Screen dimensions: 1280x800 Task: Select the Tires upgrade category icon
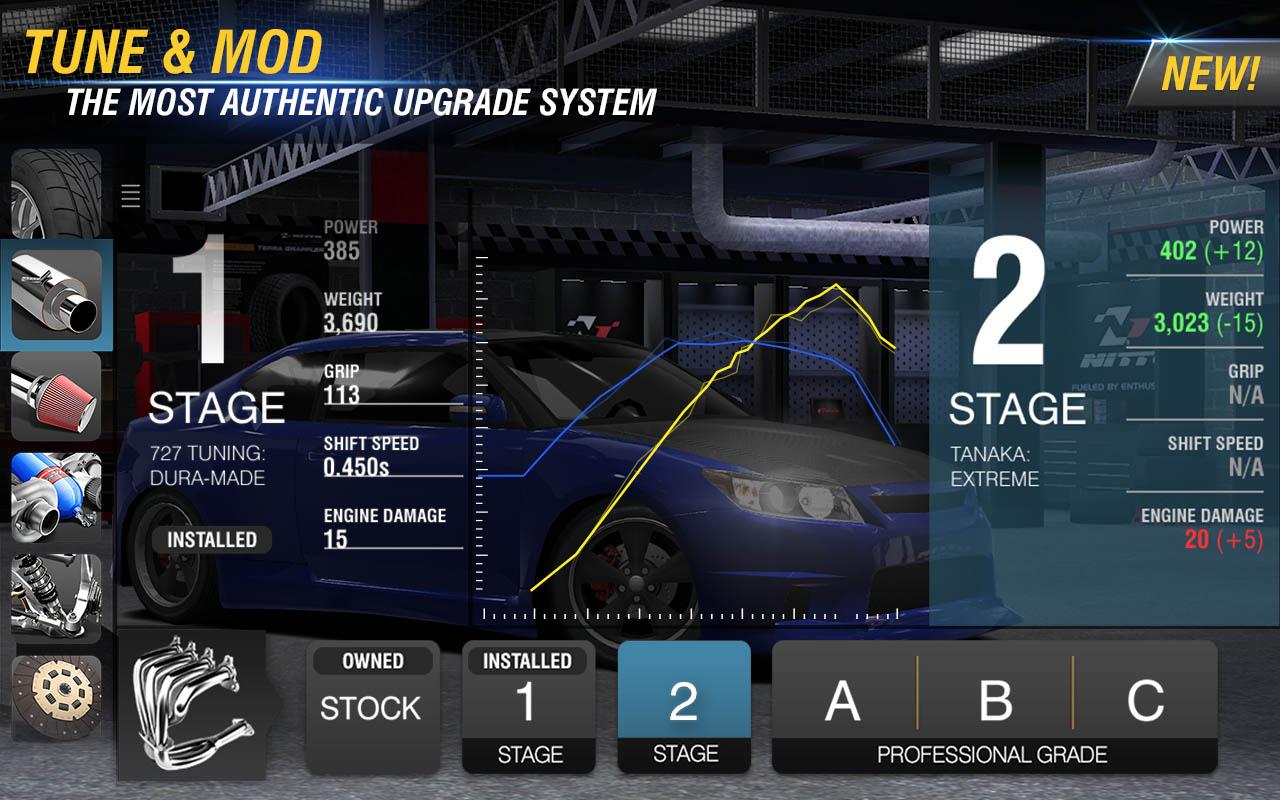click(x=55, y=190)
